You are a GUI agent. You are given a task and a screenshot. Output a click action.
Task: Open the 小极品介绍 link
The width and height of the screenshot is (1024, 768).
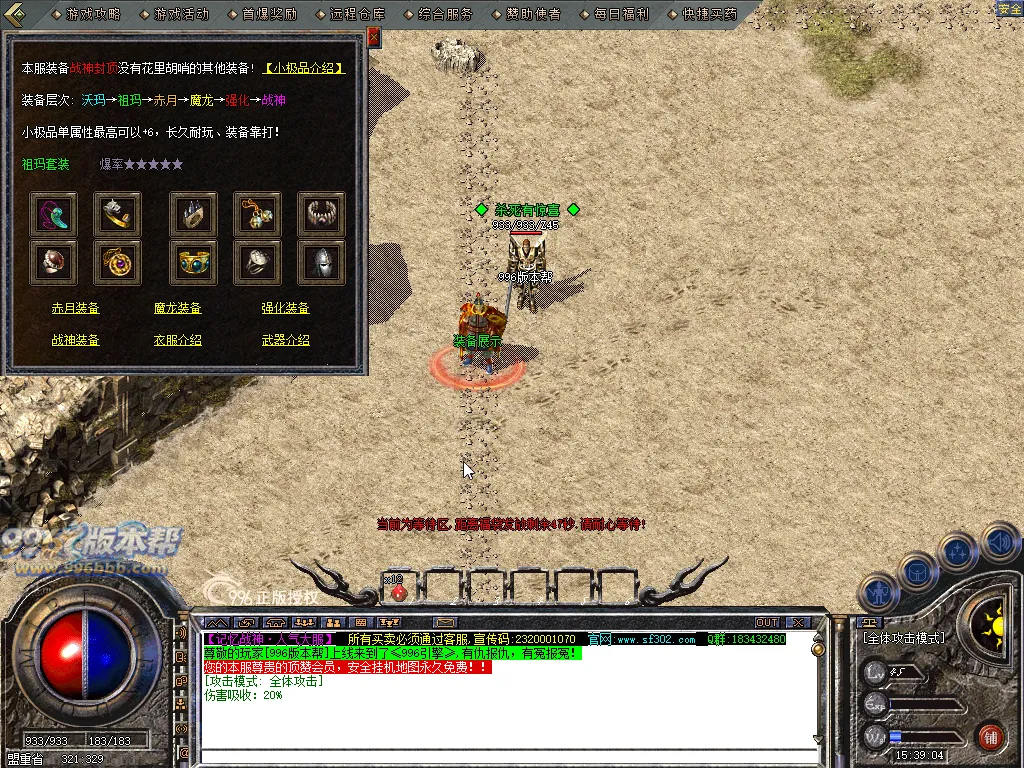tap(305, 68)
